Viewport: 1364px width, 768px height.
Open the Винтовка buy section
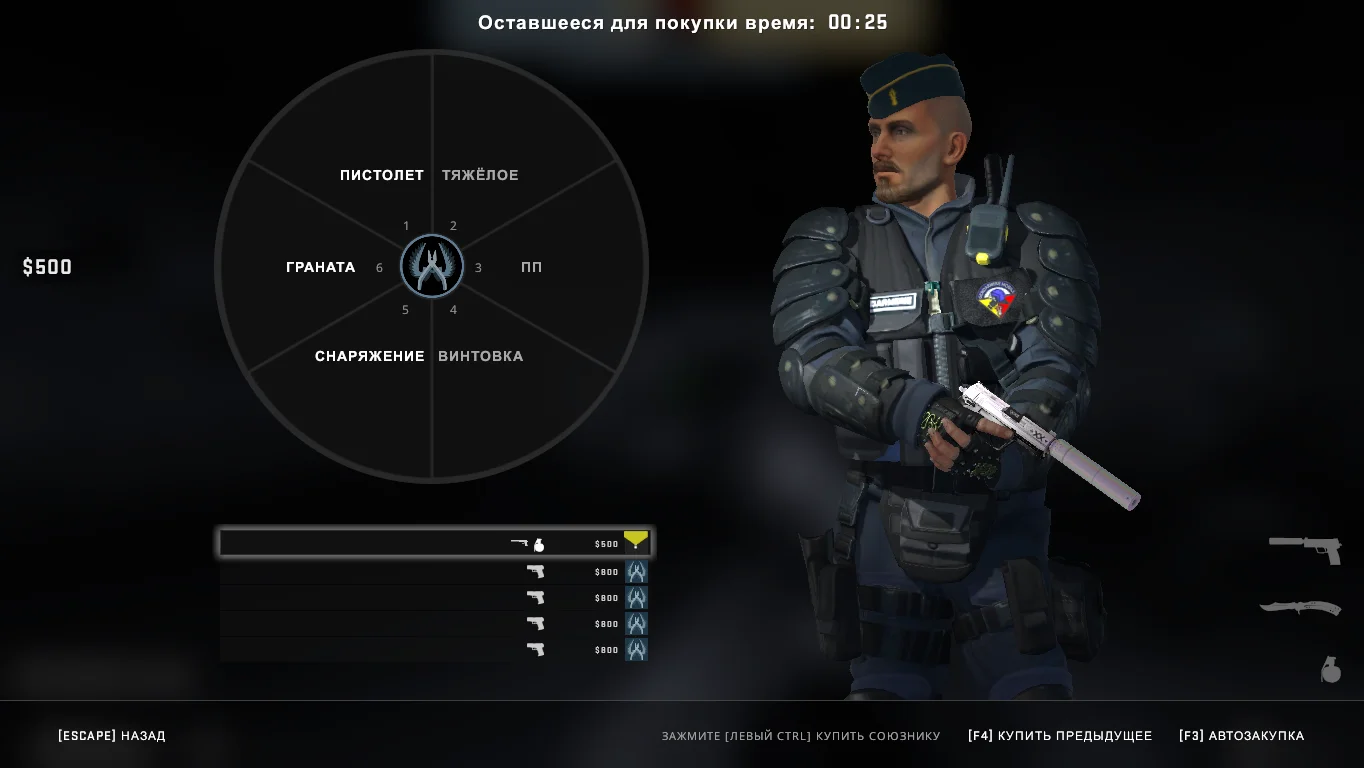[x=480, y=356]
